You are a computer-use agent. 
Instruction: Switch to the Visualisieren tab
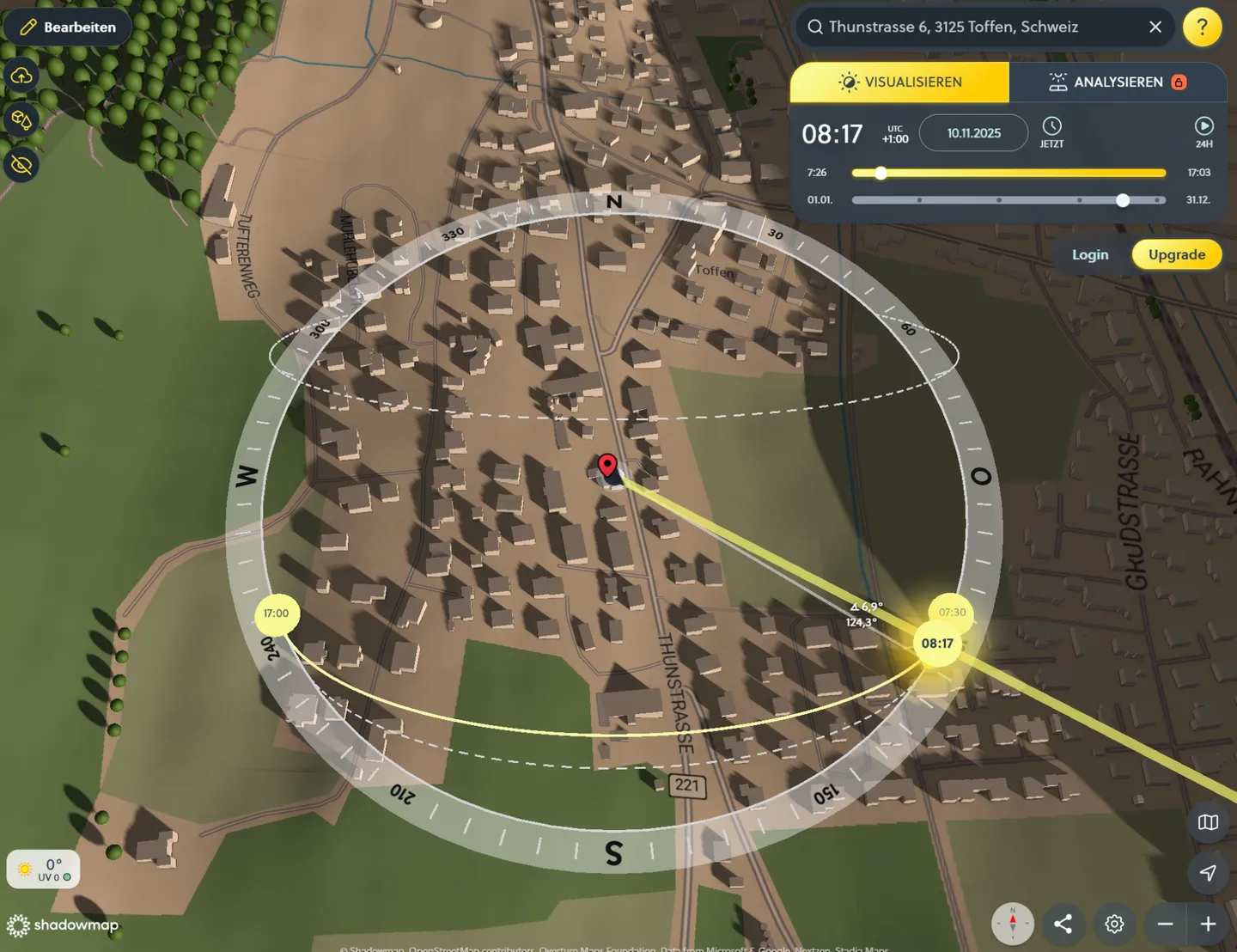coord(899,82)
